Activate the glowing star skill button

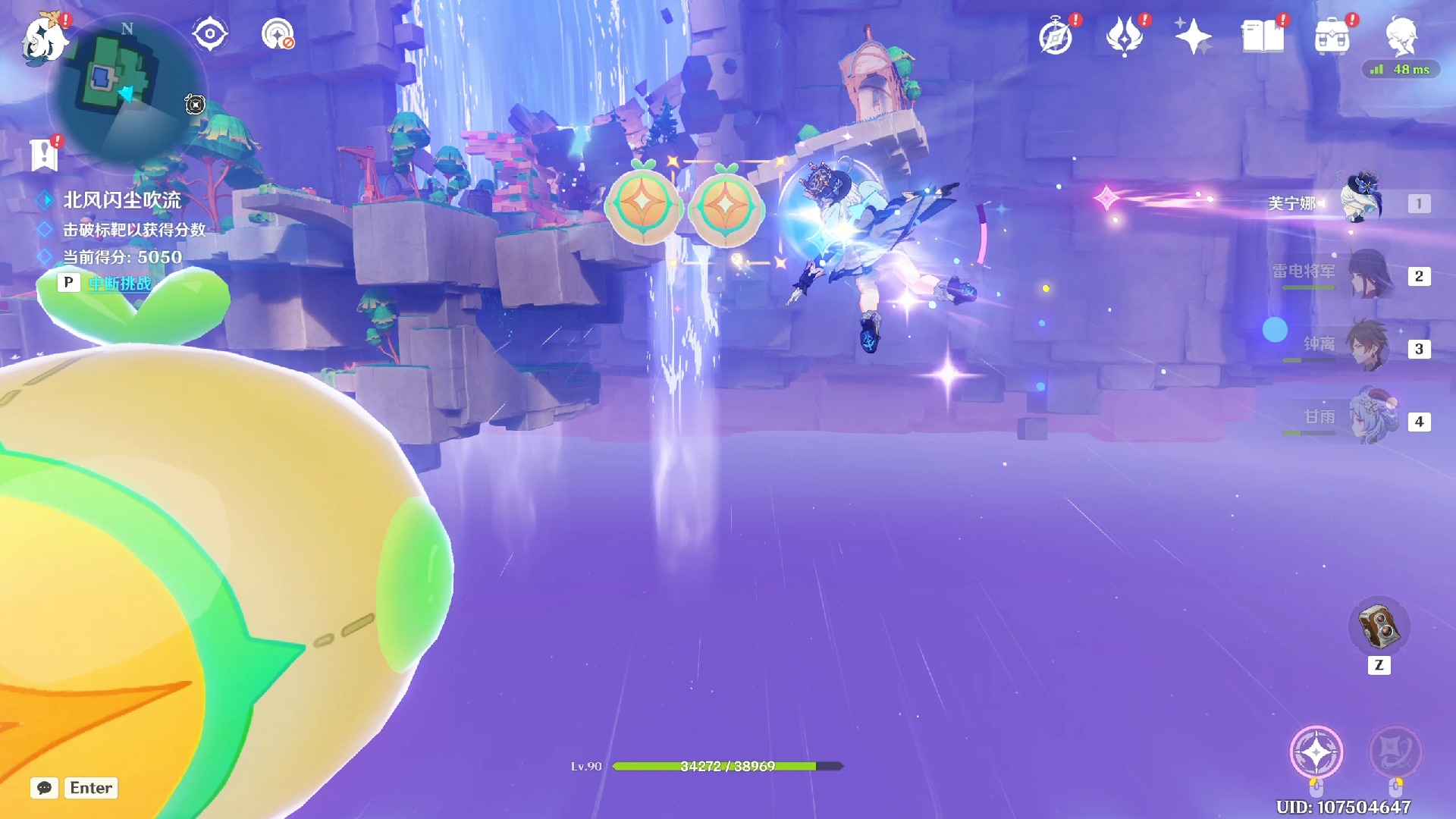(1316, 752)
